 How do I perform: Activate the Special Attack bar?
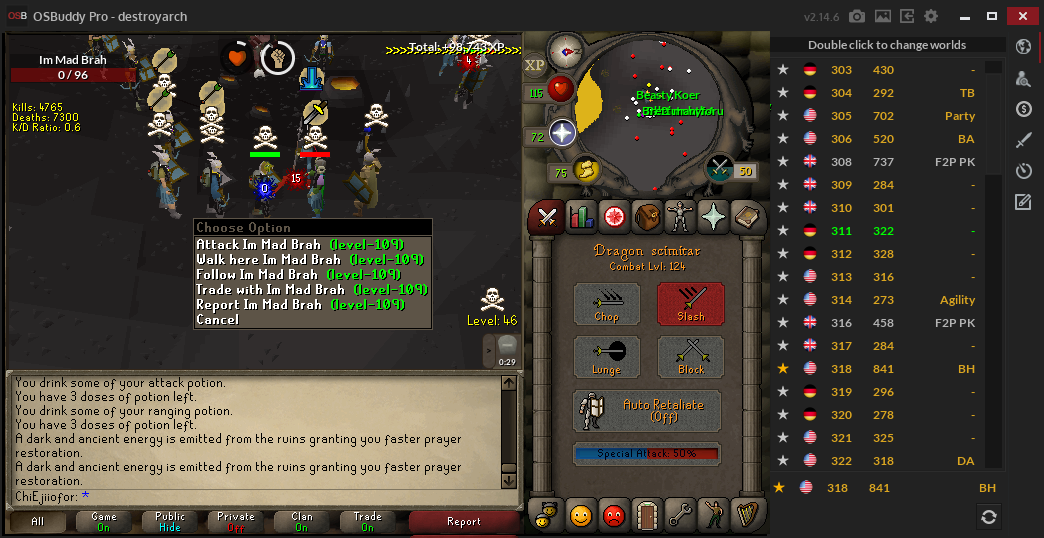[x=647, y=454]
